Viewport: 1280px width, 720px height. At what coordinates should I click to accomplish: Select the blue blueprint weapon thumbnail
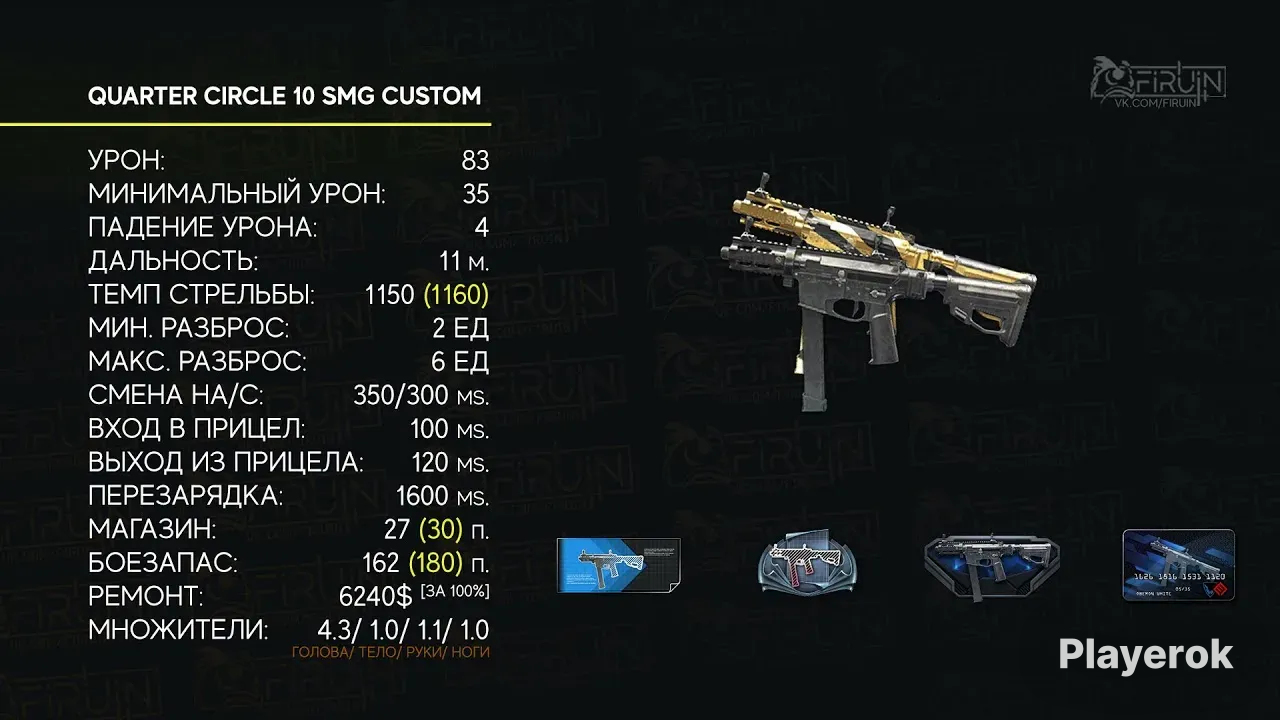point(618,565)
